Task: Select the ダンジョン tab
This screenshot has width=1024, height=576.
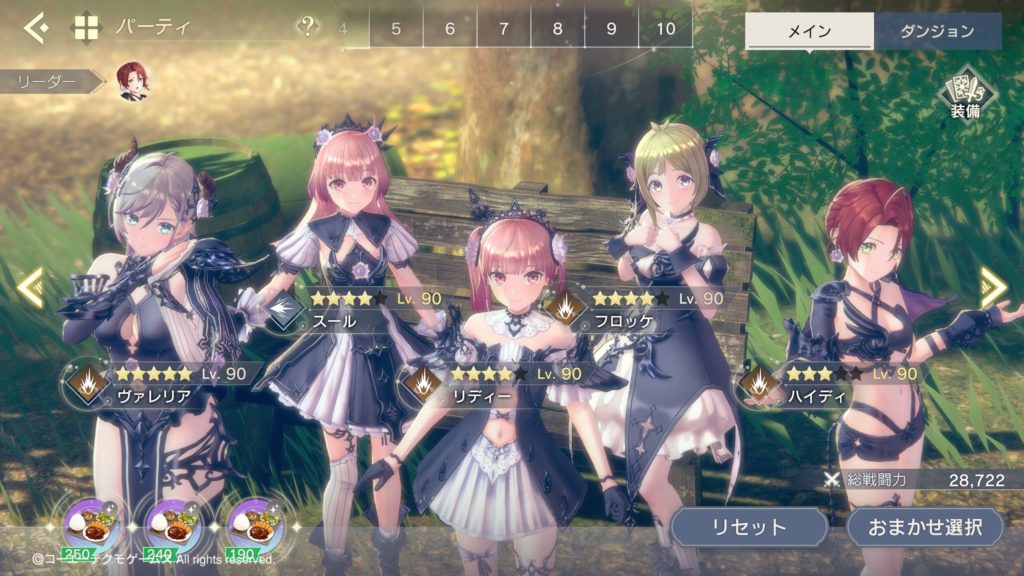Action: 937,31
